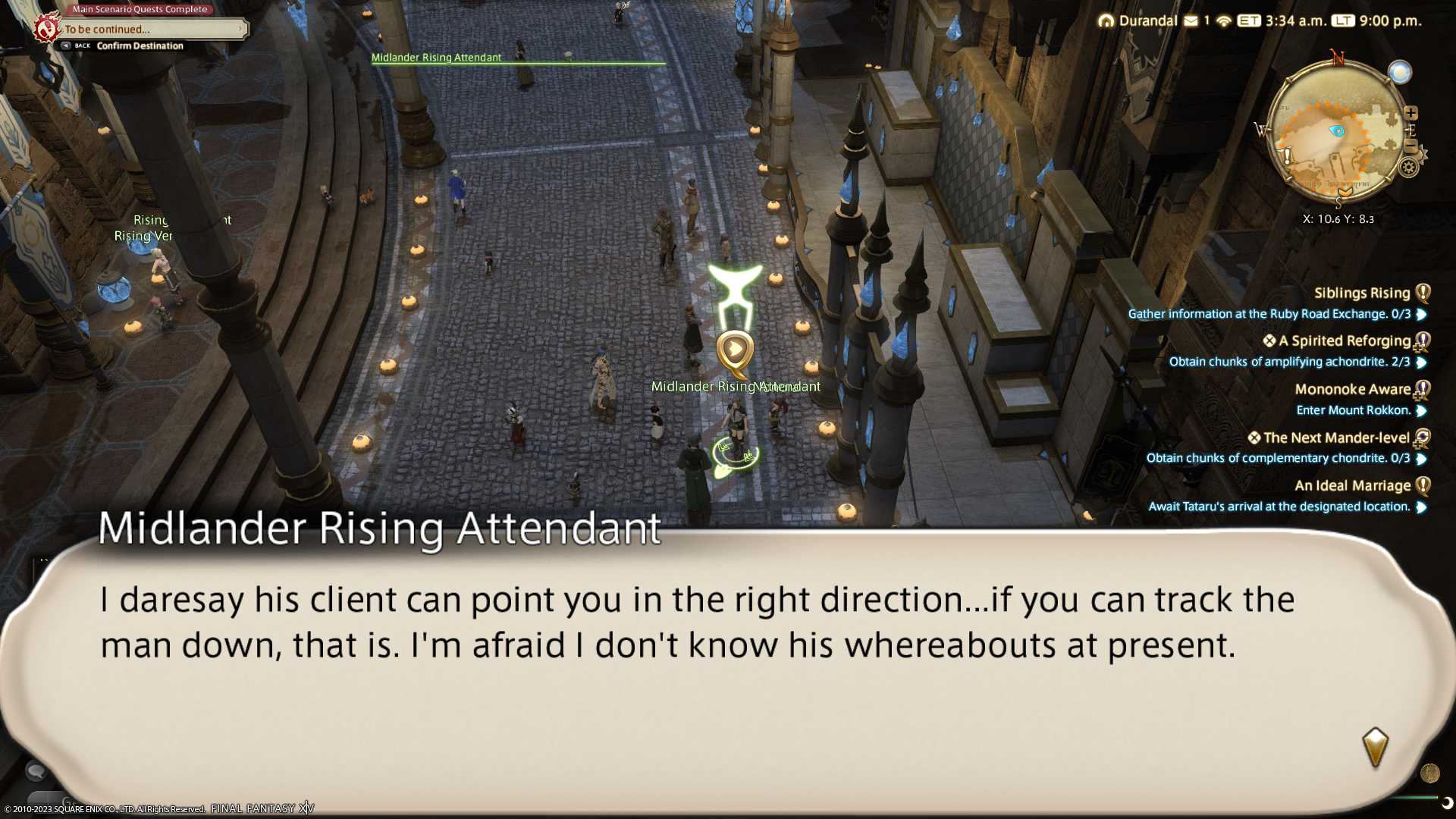
Task: Click the Eorzea Time clock display
Action: pyautogui.click(x=1282, y=21)
